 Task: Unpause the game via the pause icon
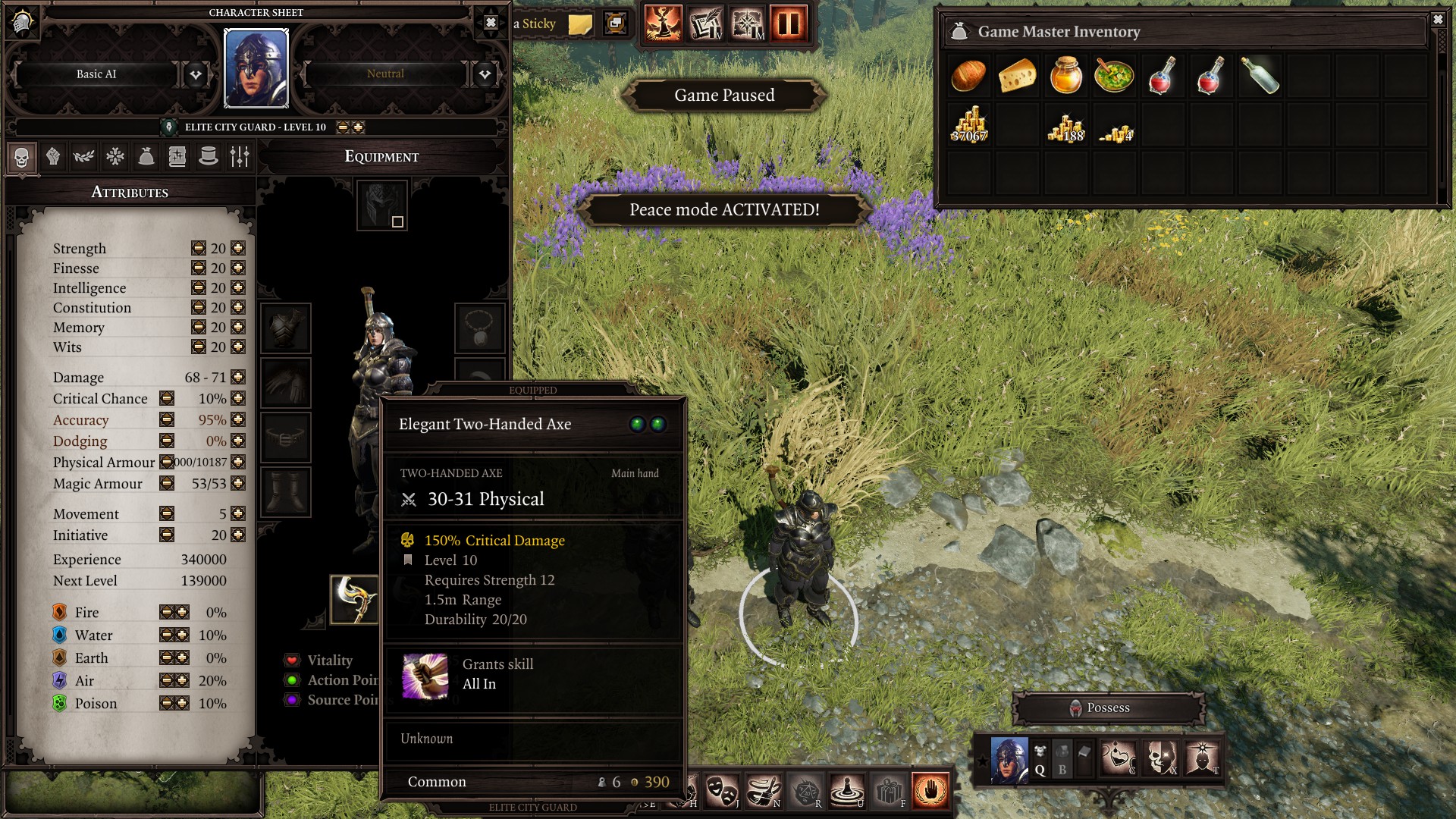pyautogui.click(x=785, y=22)
